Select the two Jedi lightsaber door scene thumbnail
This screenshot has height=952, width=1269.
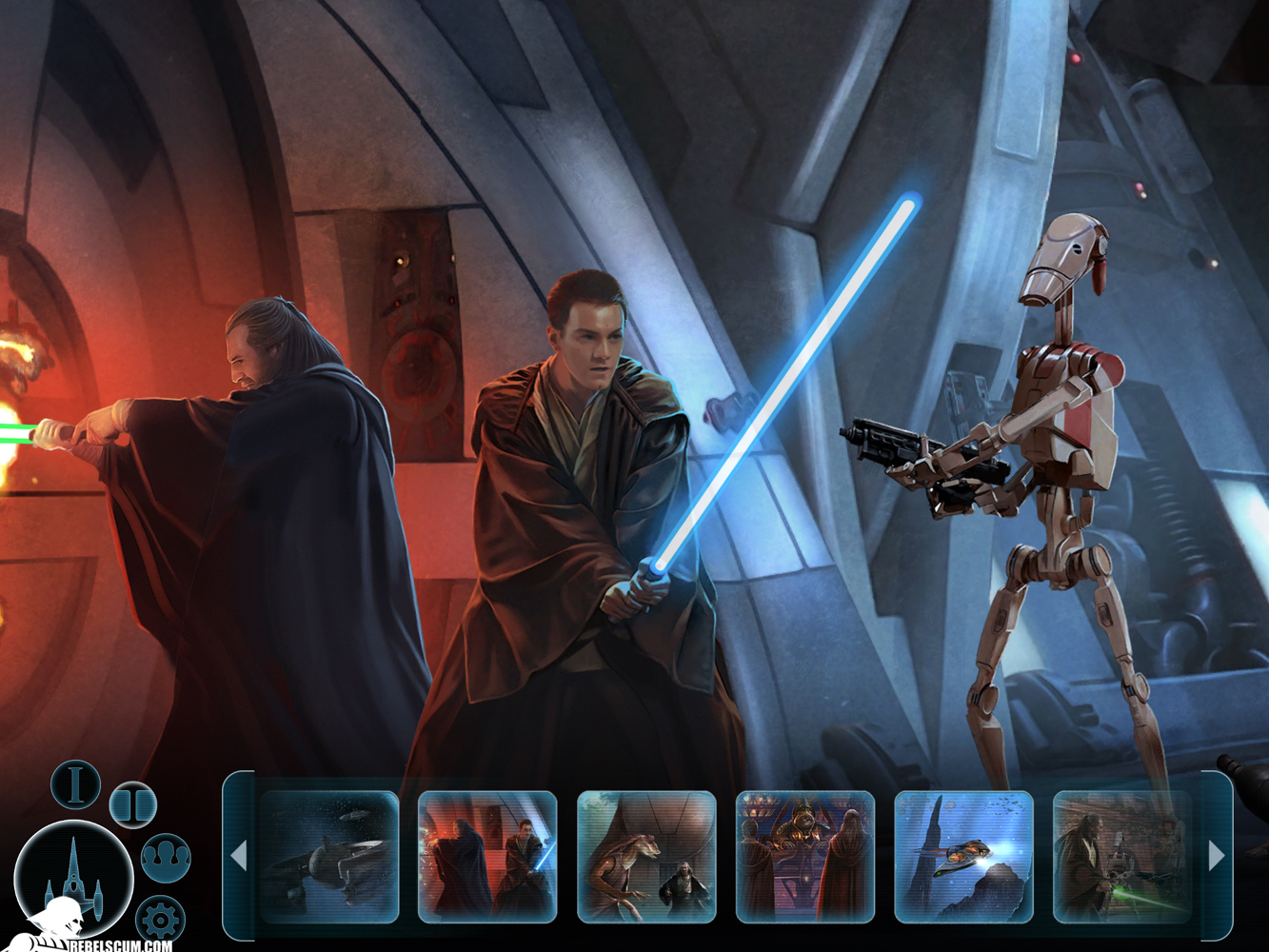(x=487, y=857)
